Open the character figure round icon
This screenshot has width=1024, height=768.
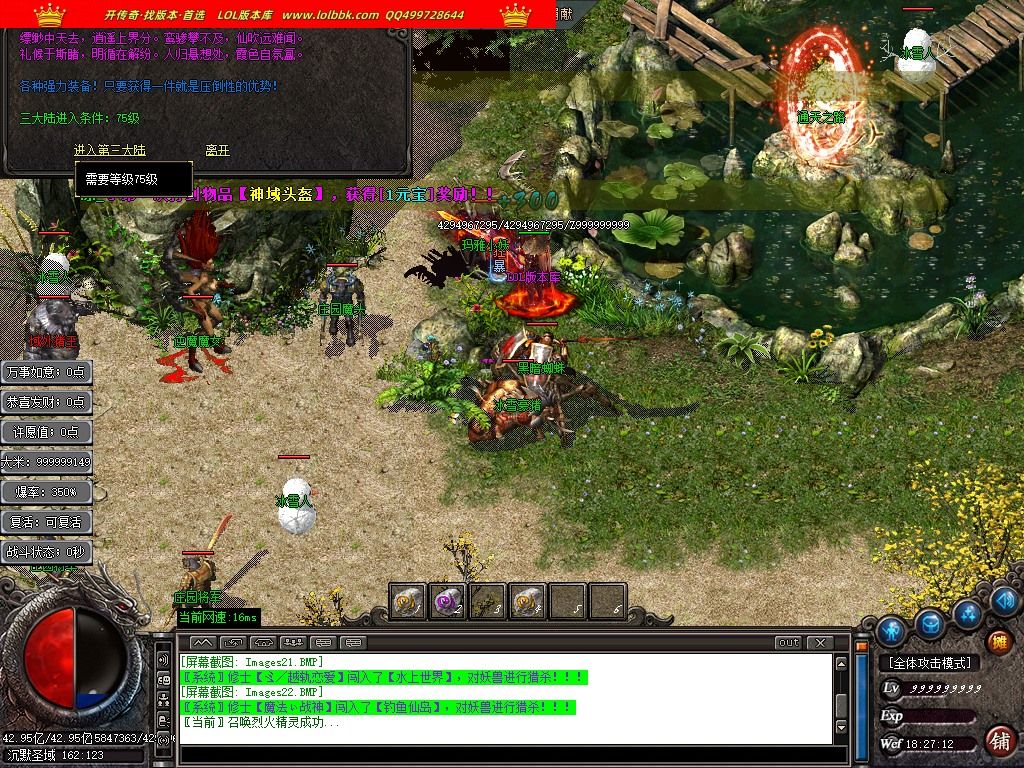(891, 631)
